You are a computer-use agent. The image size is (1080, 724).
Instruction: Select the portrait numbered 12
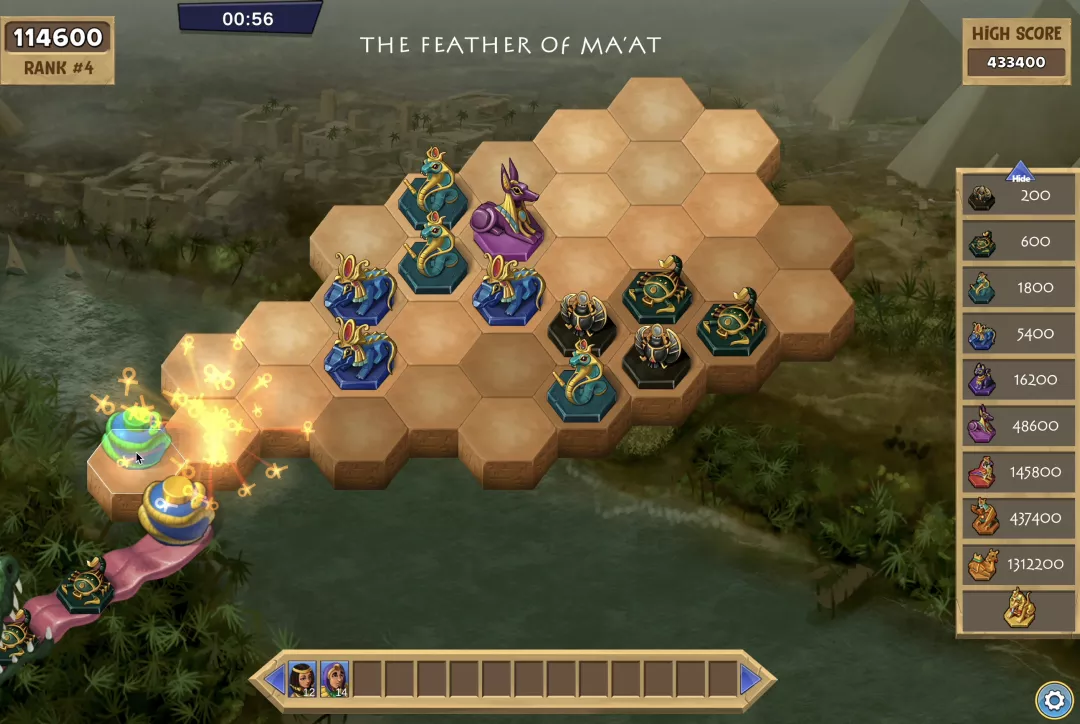(x=302, y=679)
